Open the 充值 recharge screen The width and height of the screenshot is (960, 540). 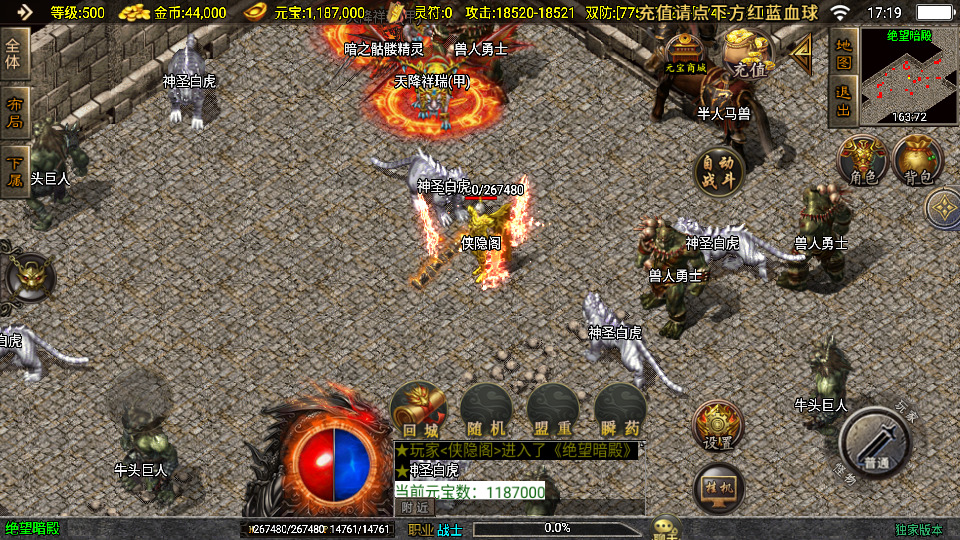pos(748,55)
